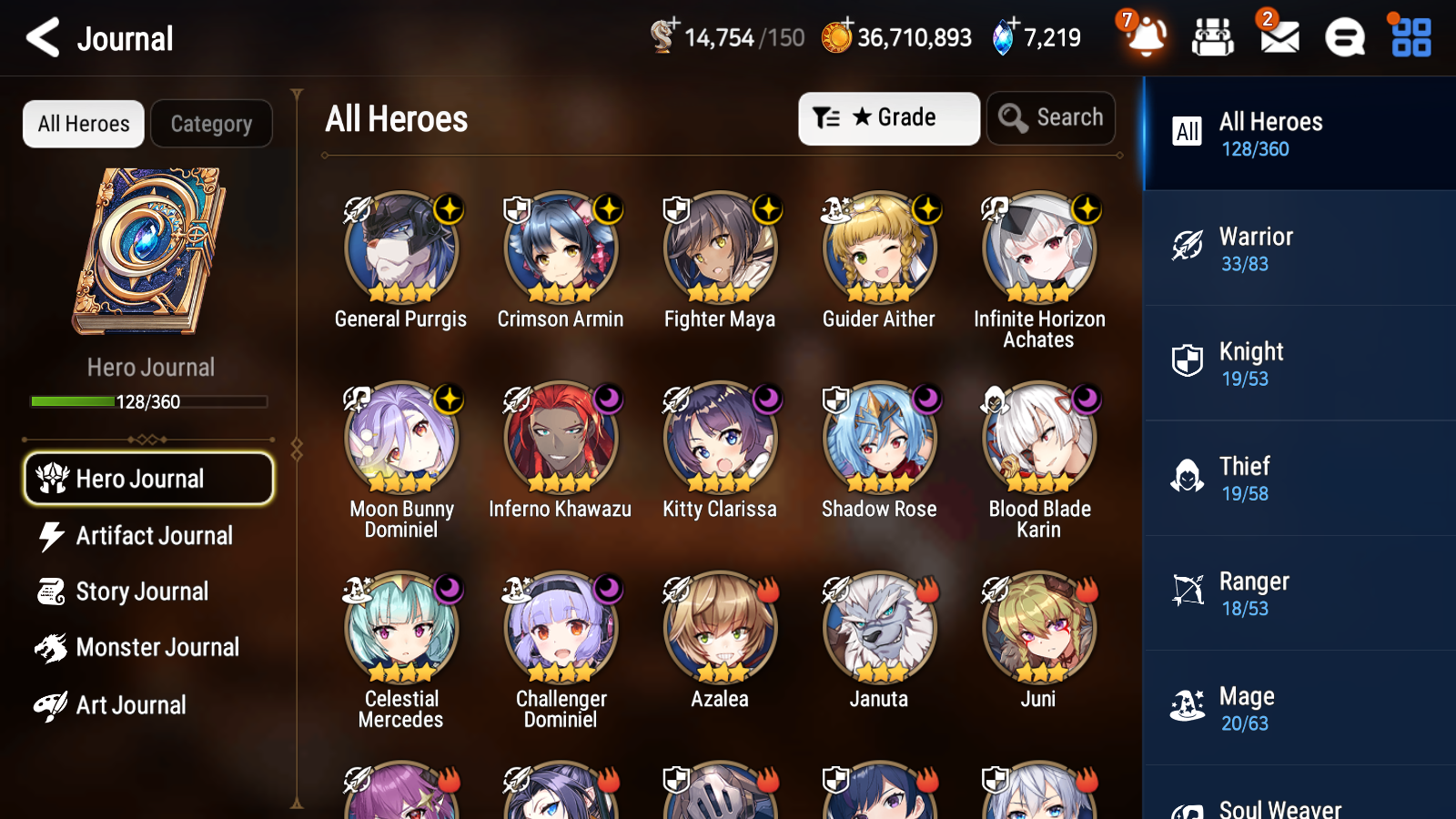
Task: Select the Ranger class tab
Action: click(x=1292, y=592)
